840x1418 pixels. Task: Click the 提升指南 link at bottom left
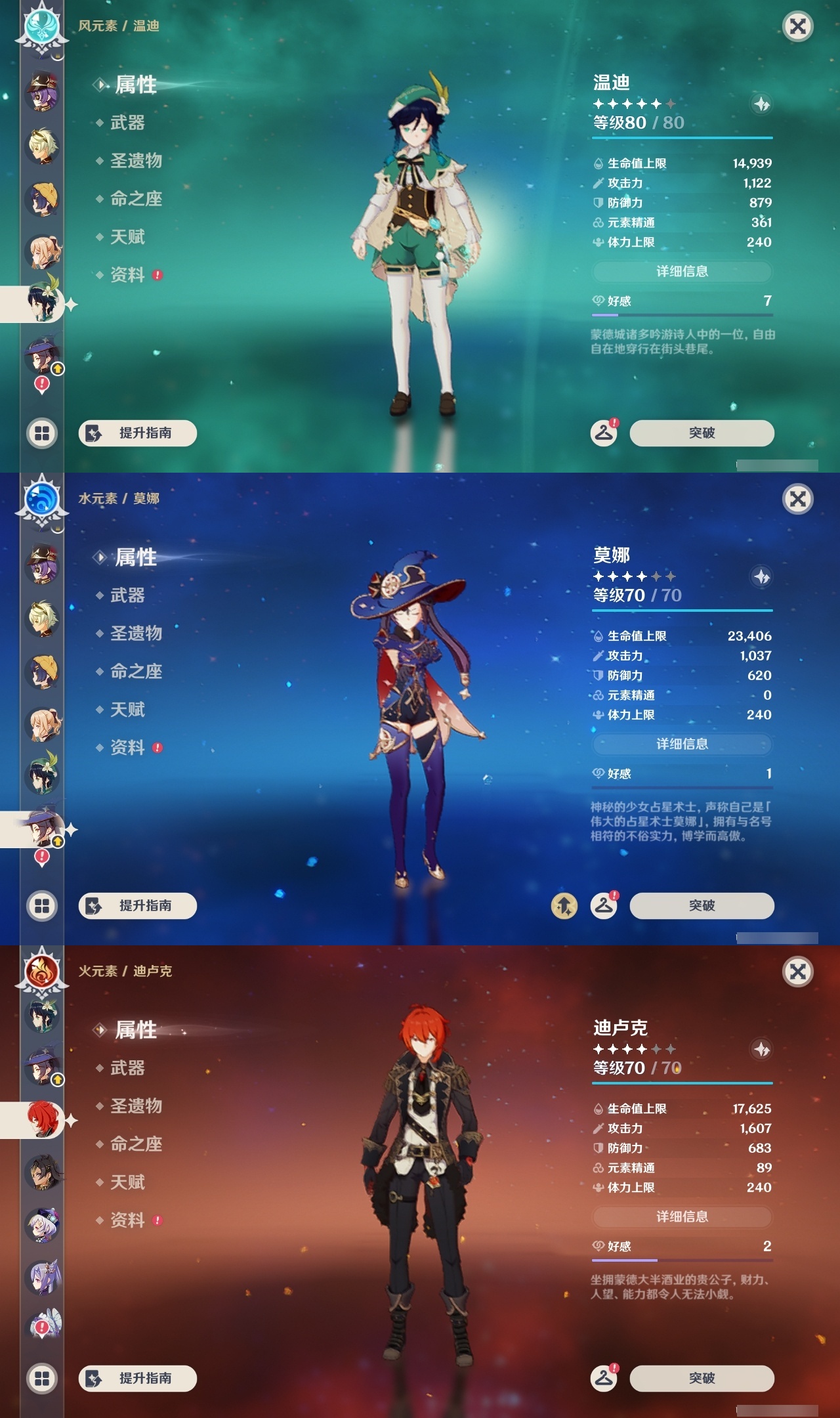[137, 433]
